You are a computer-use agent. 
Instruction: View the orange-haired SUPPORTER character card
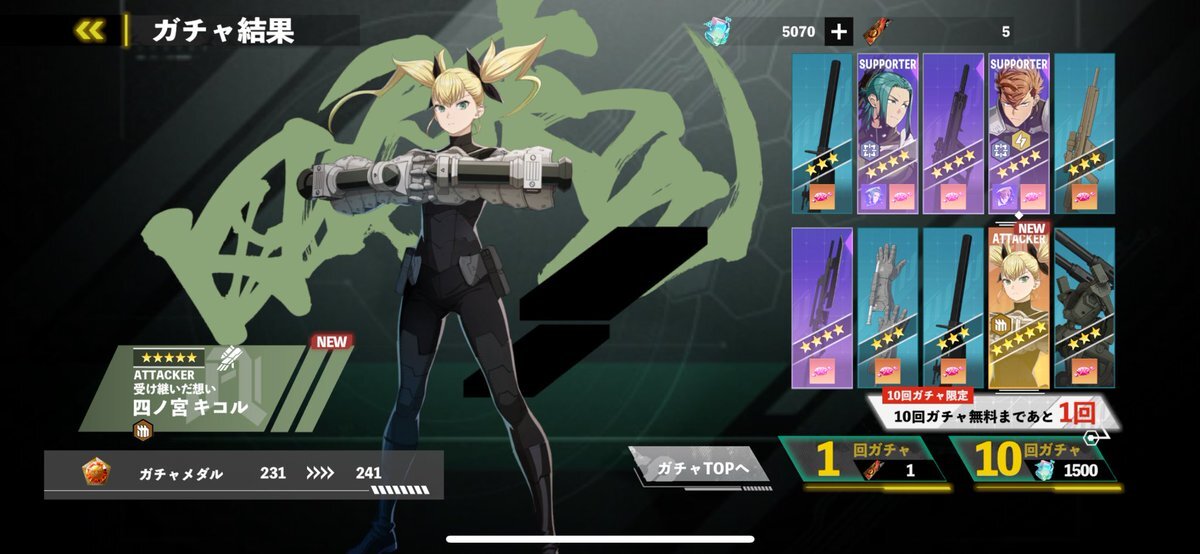(1018, 132)
